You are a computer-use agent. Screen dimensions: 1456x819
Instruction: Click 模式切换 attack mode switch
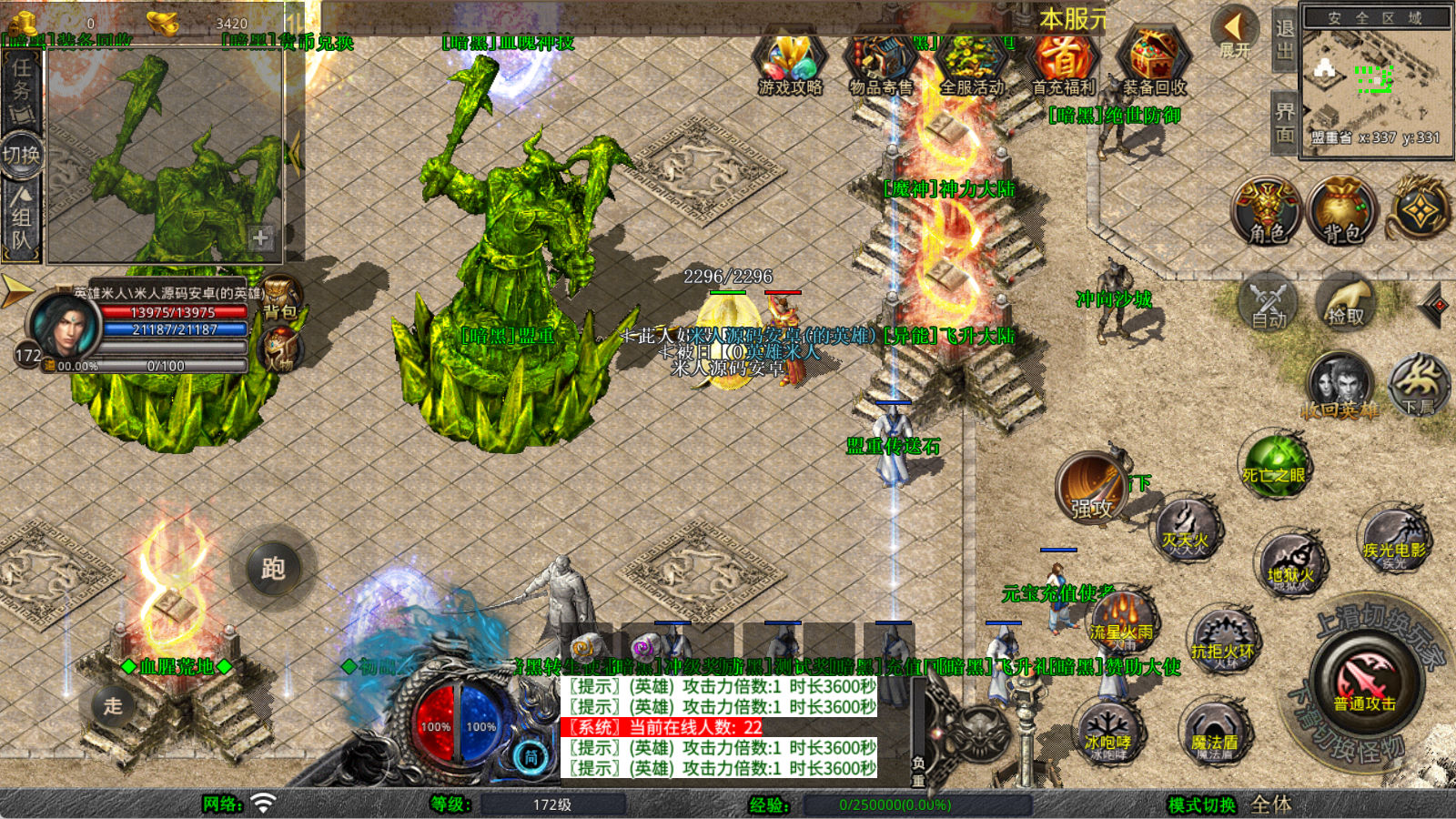click(1202, 804)
